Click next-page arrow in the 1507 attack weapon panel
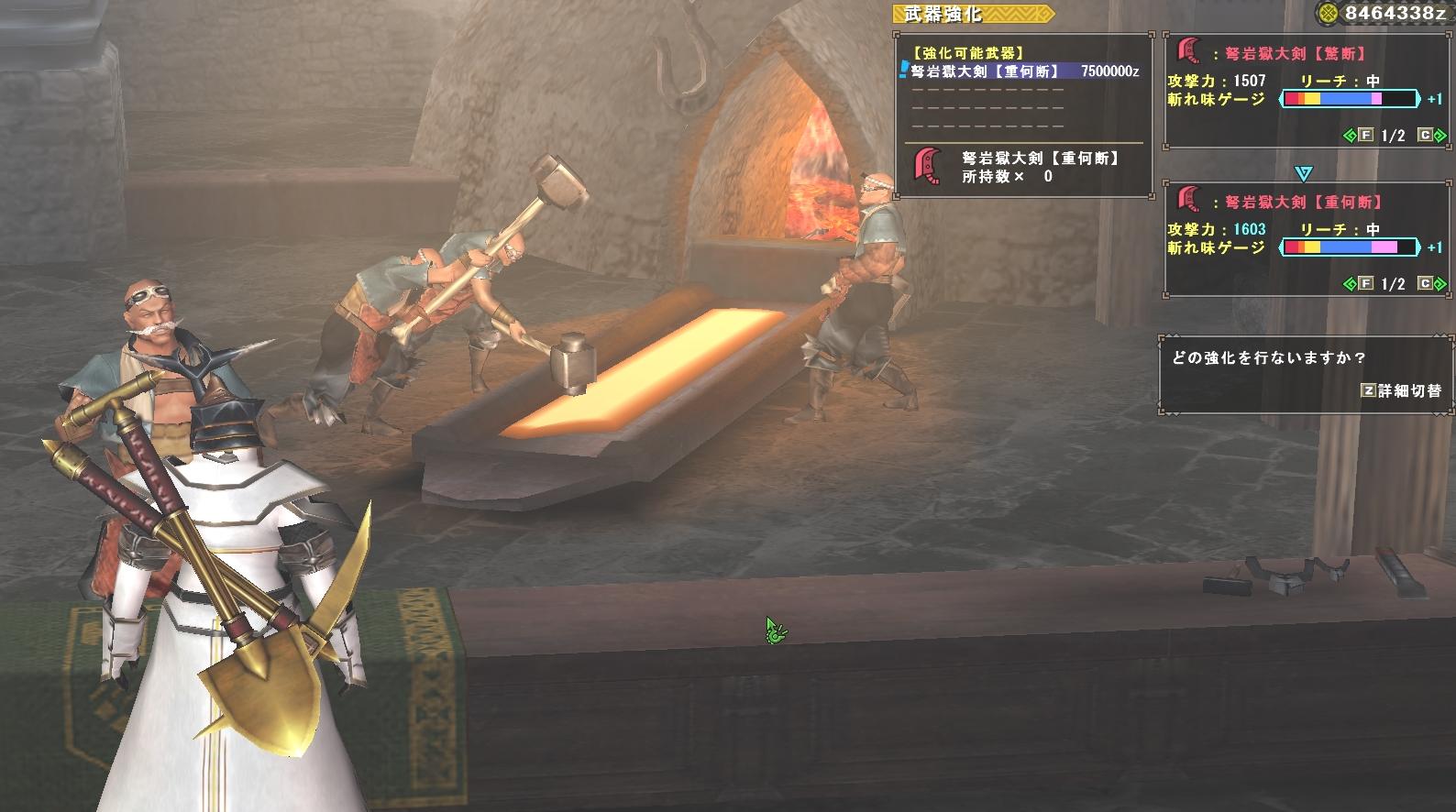The image size is (1456, 812). [x=1439, y=136]
